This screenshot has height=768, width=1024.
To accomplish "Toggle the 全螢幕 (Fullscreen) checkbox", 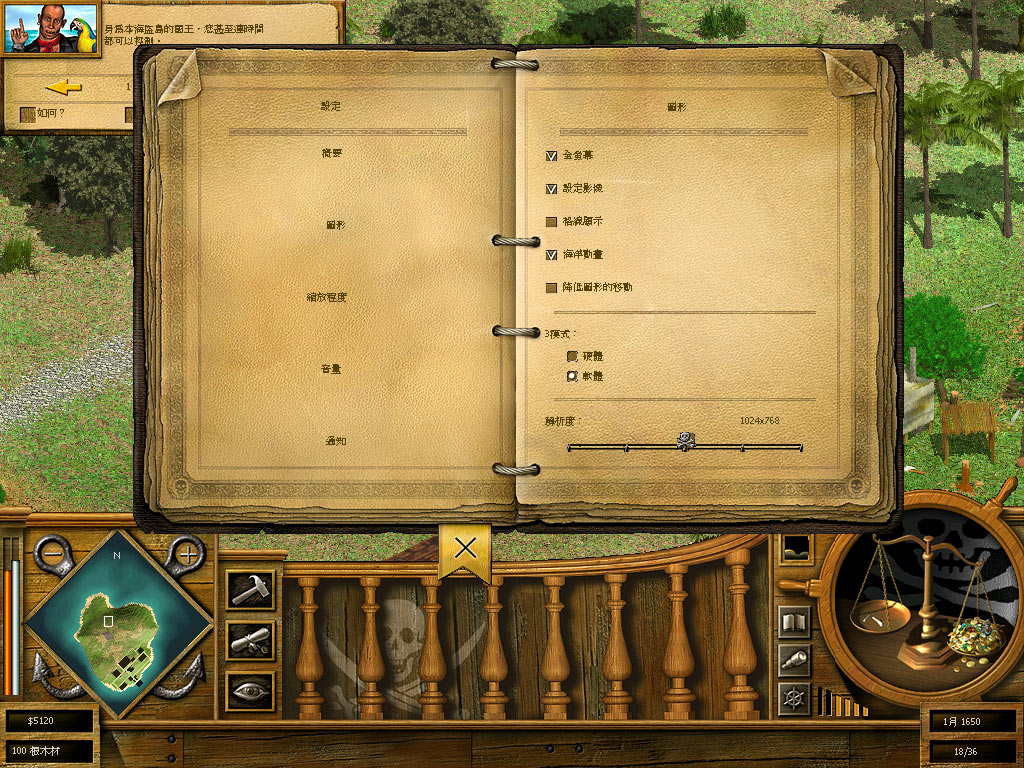I will pyautogui.click(x=551, y=156).
